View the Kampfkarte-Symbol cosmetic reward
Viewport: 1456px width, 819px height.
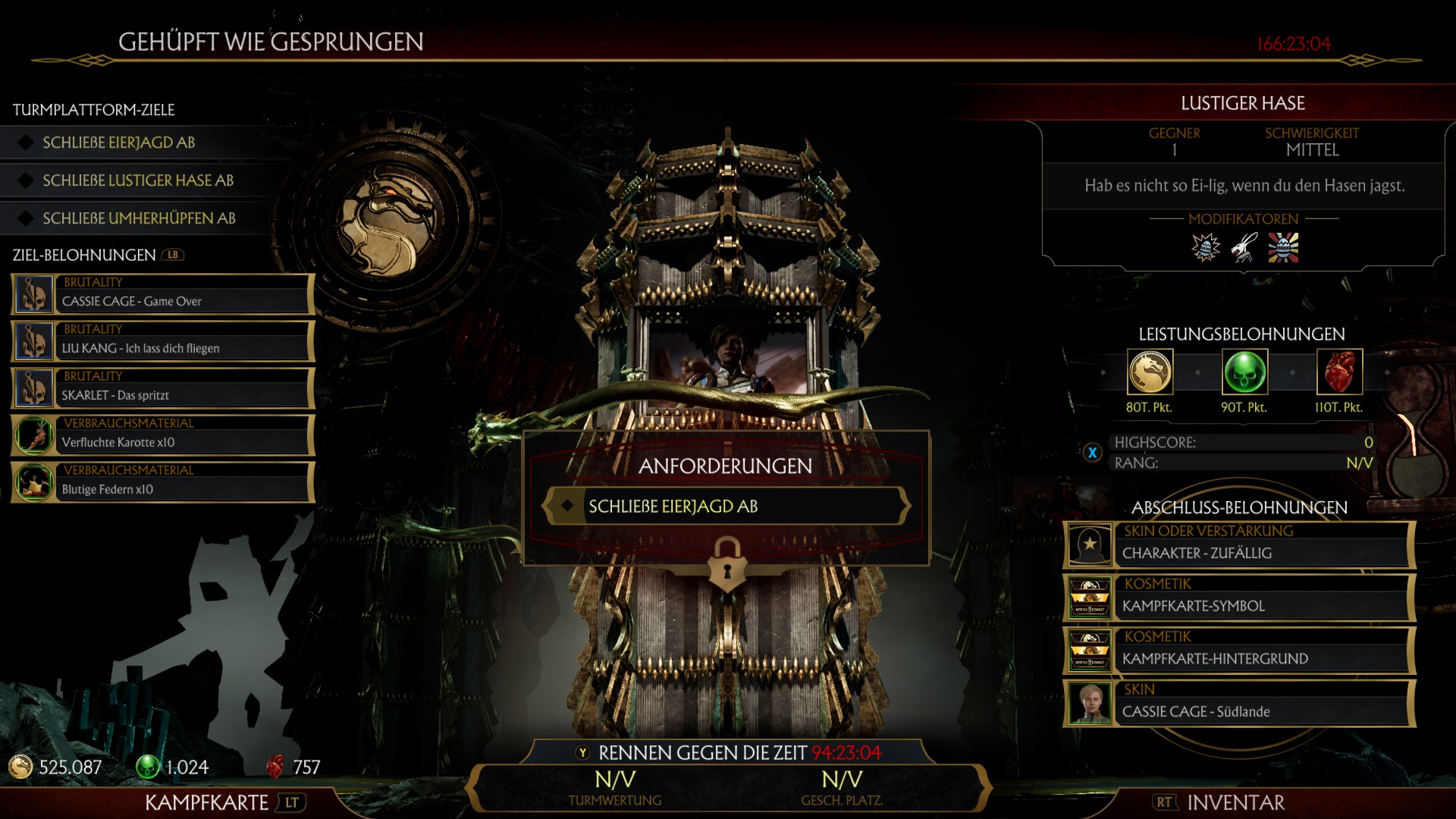click(x=1239, y=598)
